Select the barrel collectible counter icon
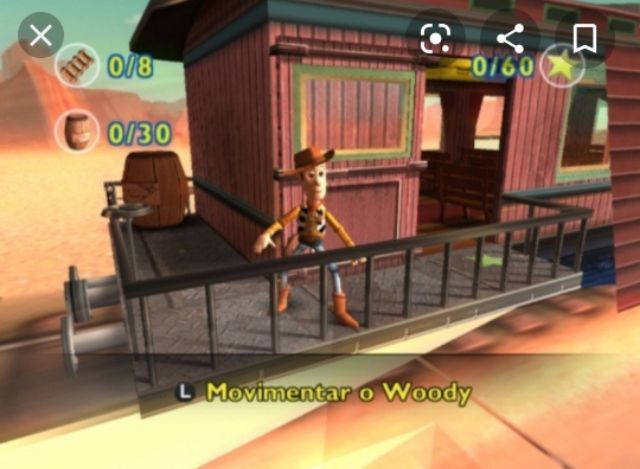 tap(77, 131)
